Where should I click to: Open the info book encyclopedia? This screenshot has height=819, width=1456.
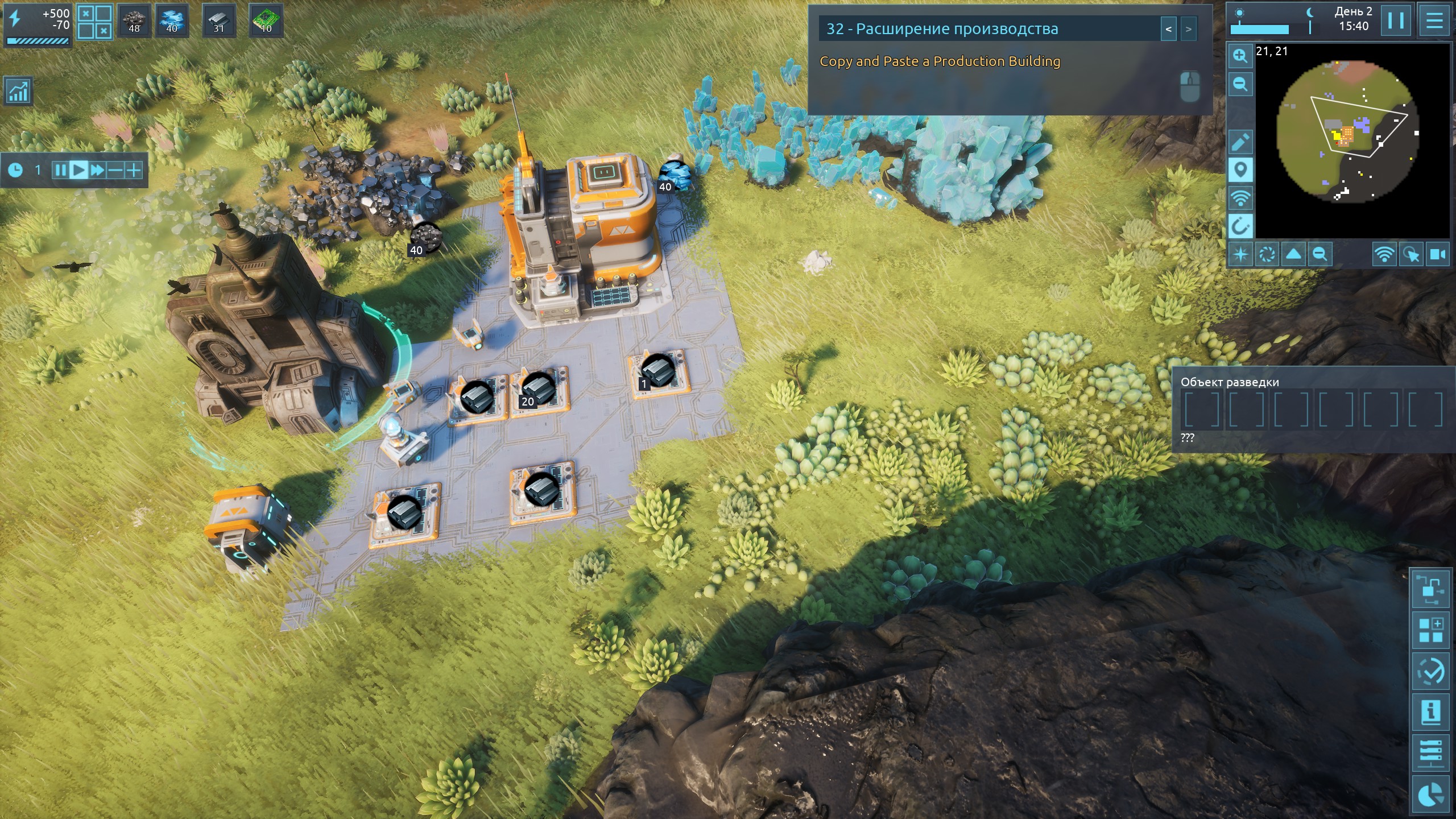pyautogui.click(x=1430, y=712)
